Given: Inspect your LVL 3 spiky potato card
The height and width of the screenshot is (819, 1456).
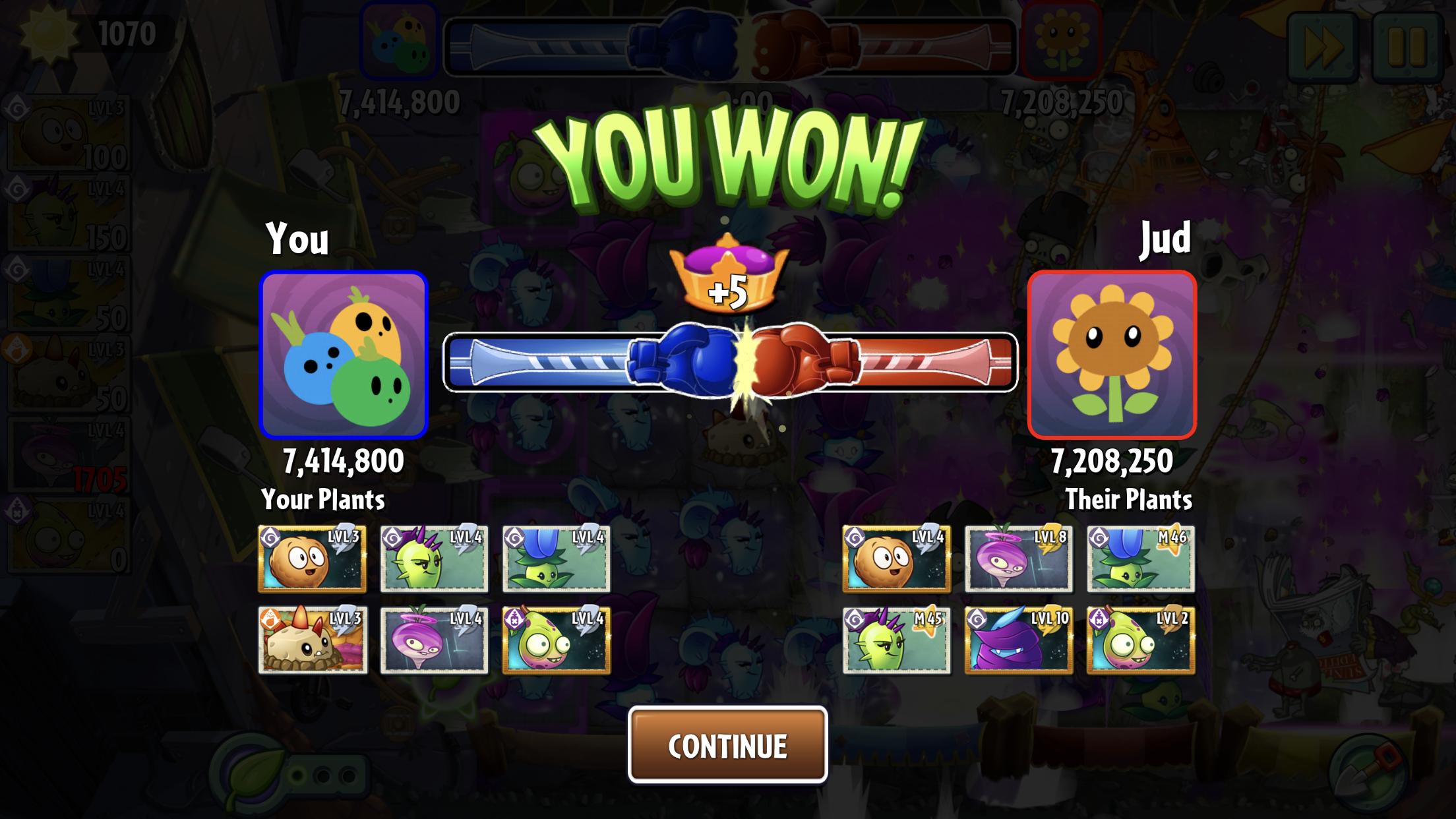Looking at the screenshot, I should pos(312,640).
